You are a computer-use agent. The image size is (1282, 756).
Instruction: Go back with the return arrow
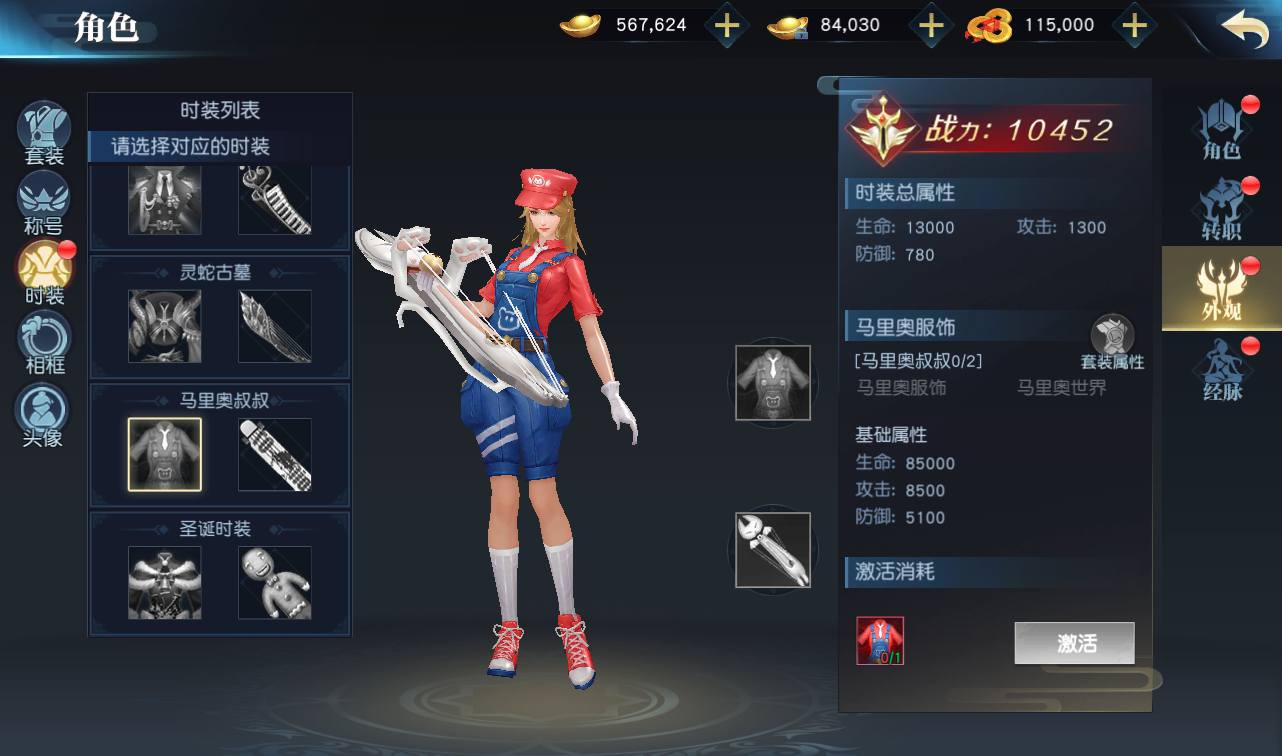[x=1243, y=28]
